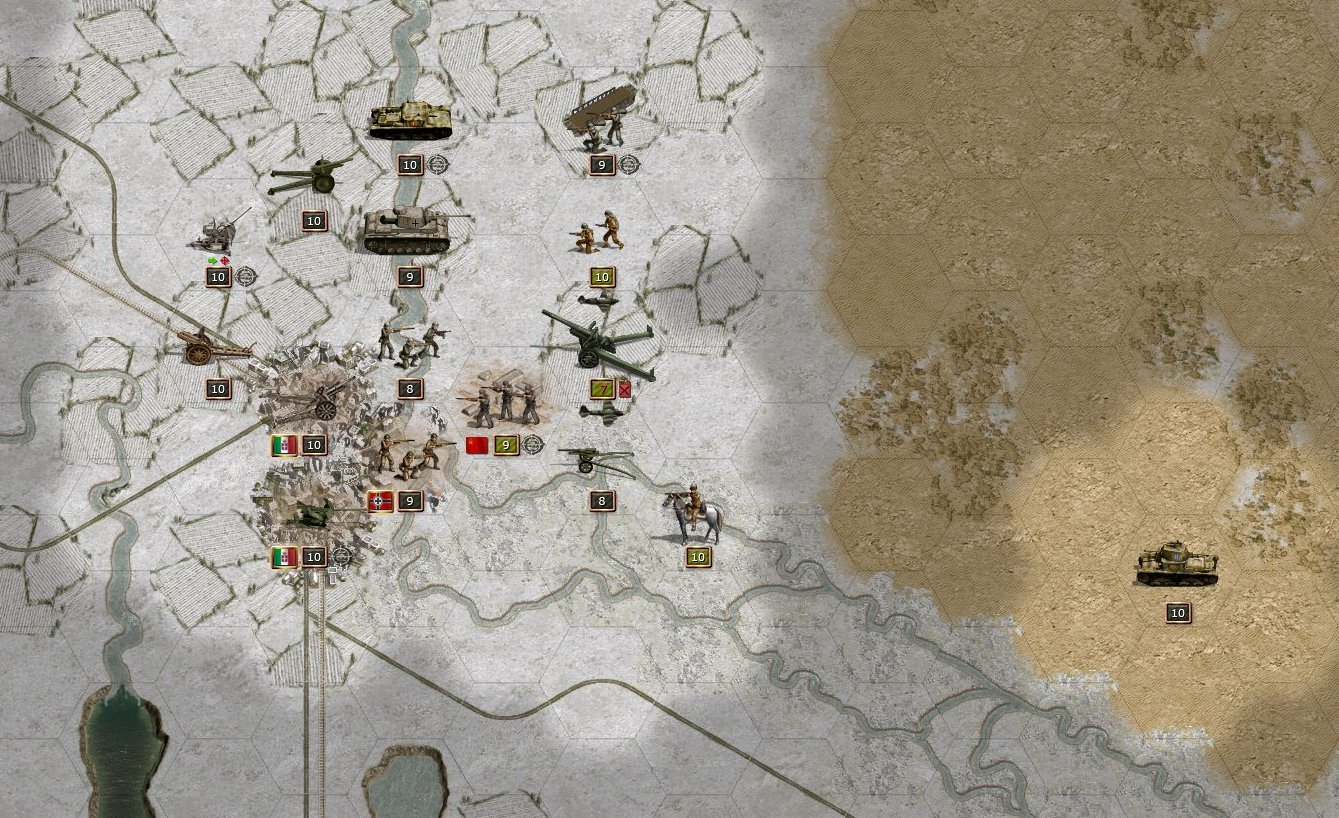Click the red attack arrow indicator
This screenshot has height=818, width=1339.
pos(225,260)
